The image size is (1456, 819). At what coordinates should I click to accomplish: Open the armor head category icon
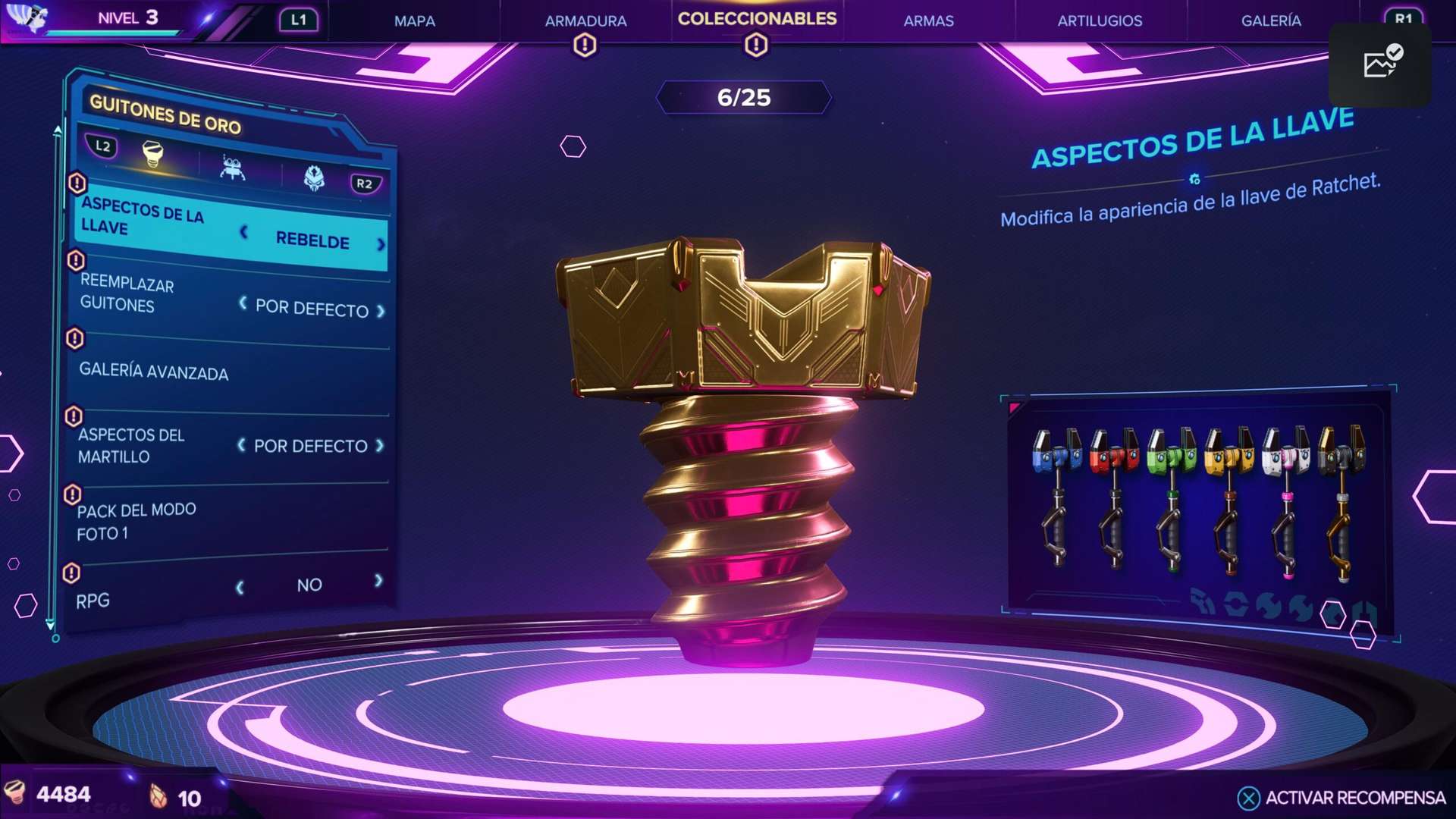pos(314,178)
